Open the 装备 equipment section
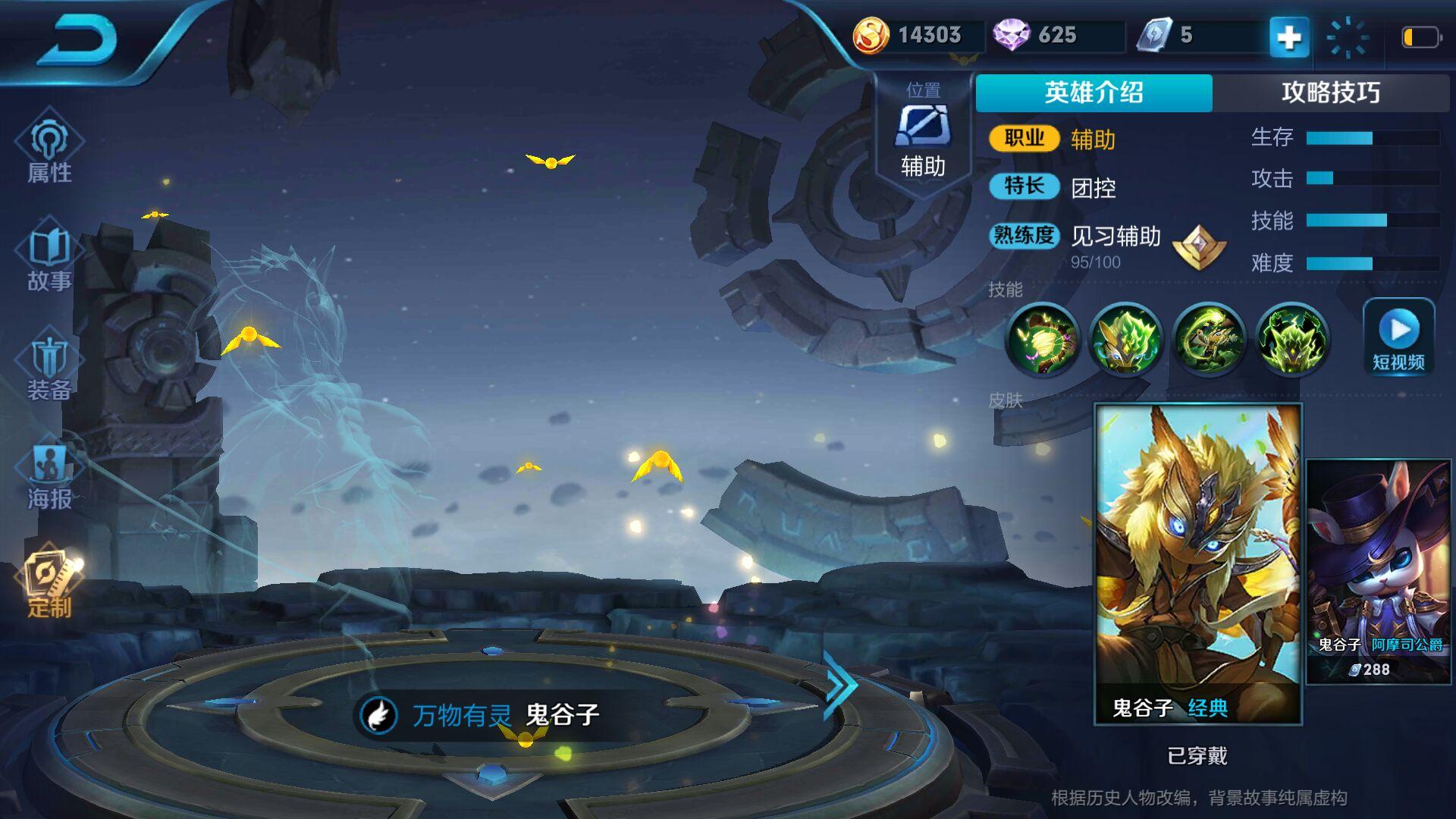The width and height of the screenshot is (1456, 819). pos(49,369)
